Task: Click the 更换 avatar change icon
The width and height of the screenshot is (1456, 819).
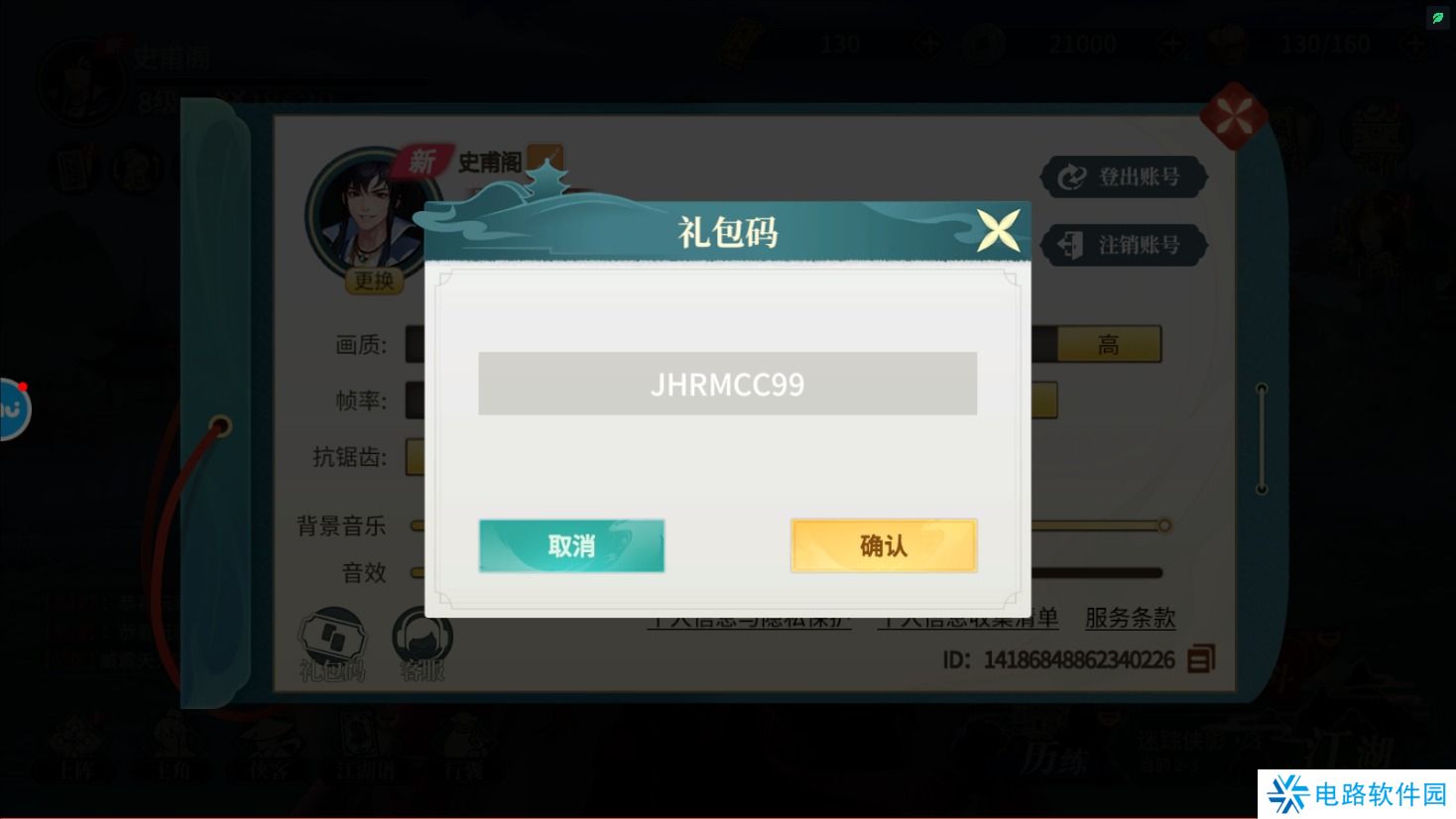Action: (375, 282)
